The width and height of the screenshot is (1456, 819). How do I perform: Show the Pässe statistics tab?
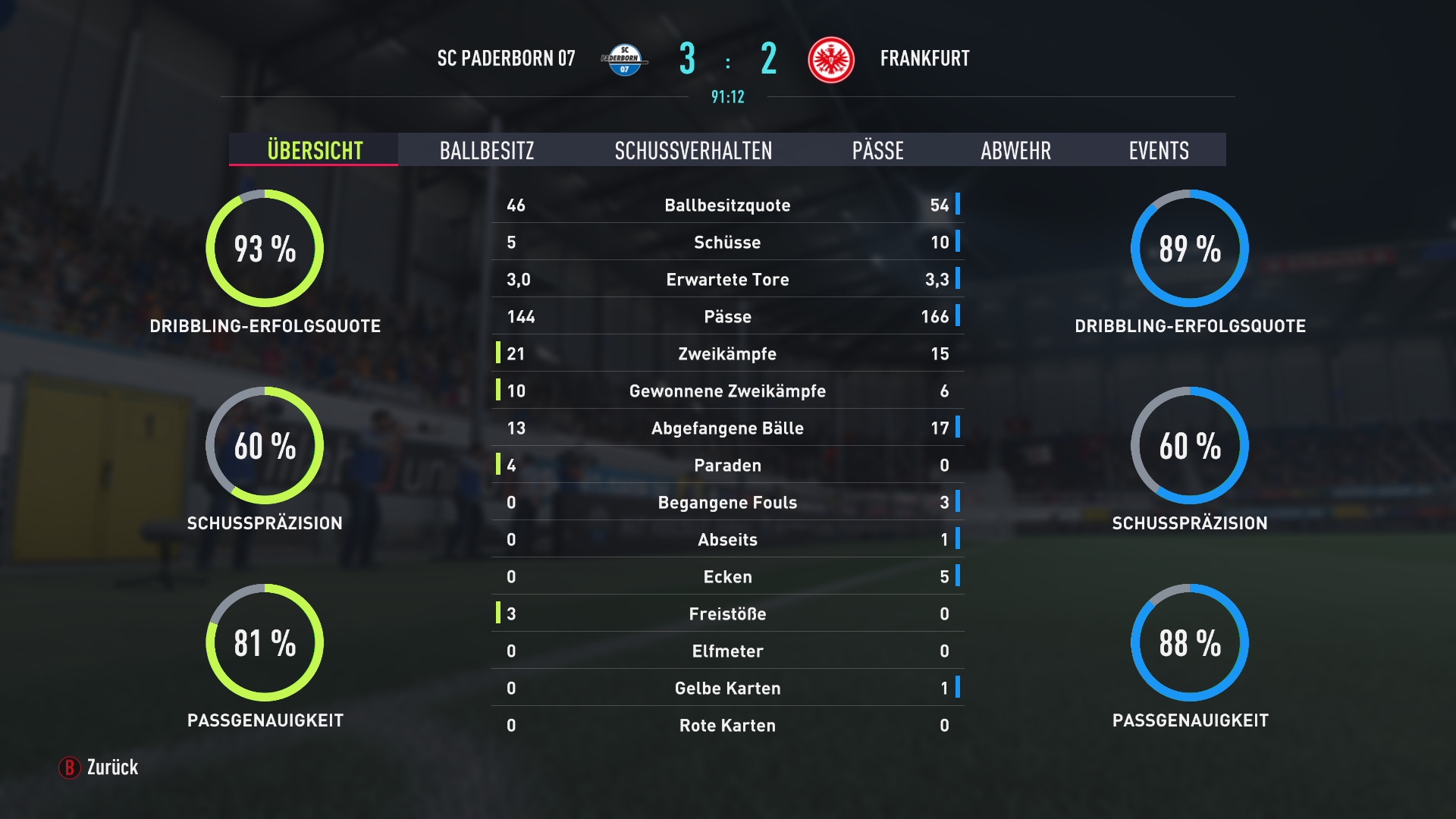(x=877, y=150)
